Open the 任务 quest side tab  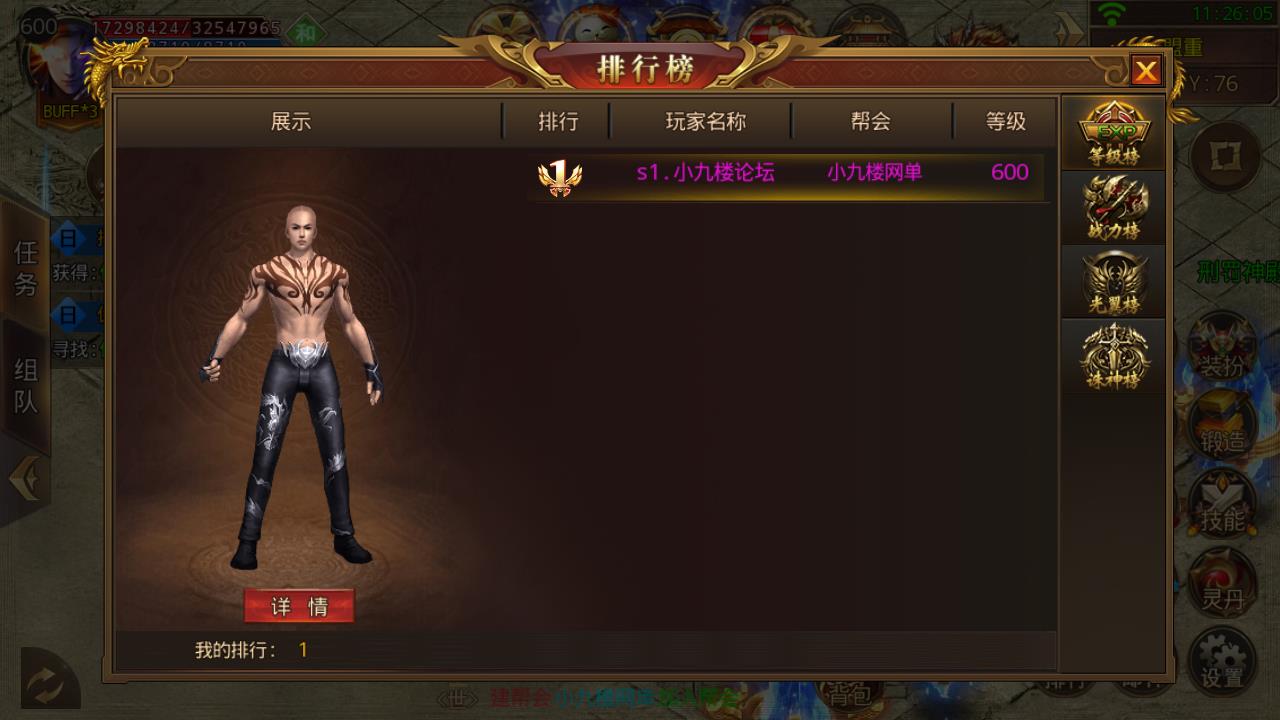[25, 268]
